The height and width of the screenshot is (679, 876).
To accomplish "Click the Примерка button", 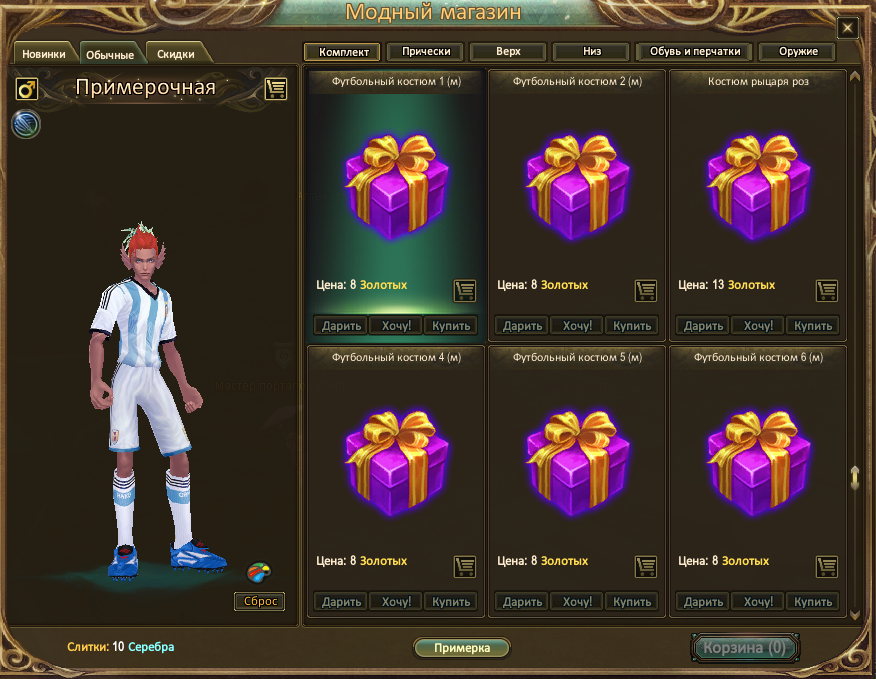I will [x=462, y=648].
